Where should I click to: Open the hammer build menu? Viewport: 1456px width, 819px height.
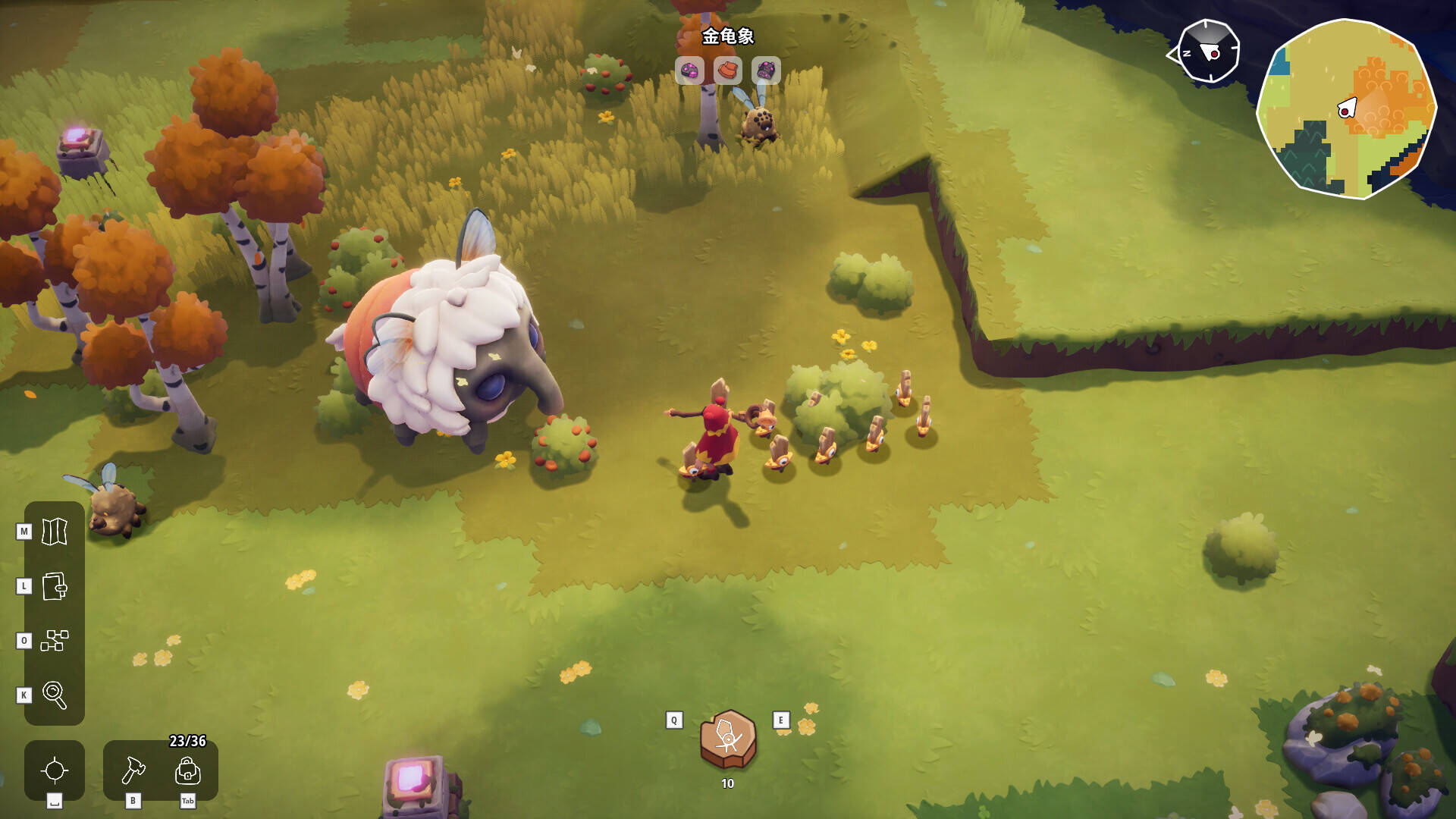pyautogui.click(x=133, y=770)
